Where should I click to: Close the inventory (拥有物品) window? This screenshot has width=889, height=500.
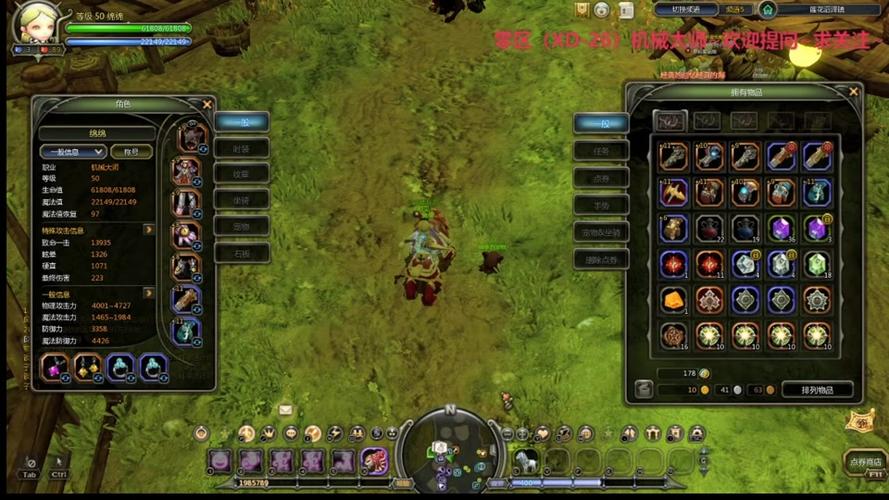point(853,92)
